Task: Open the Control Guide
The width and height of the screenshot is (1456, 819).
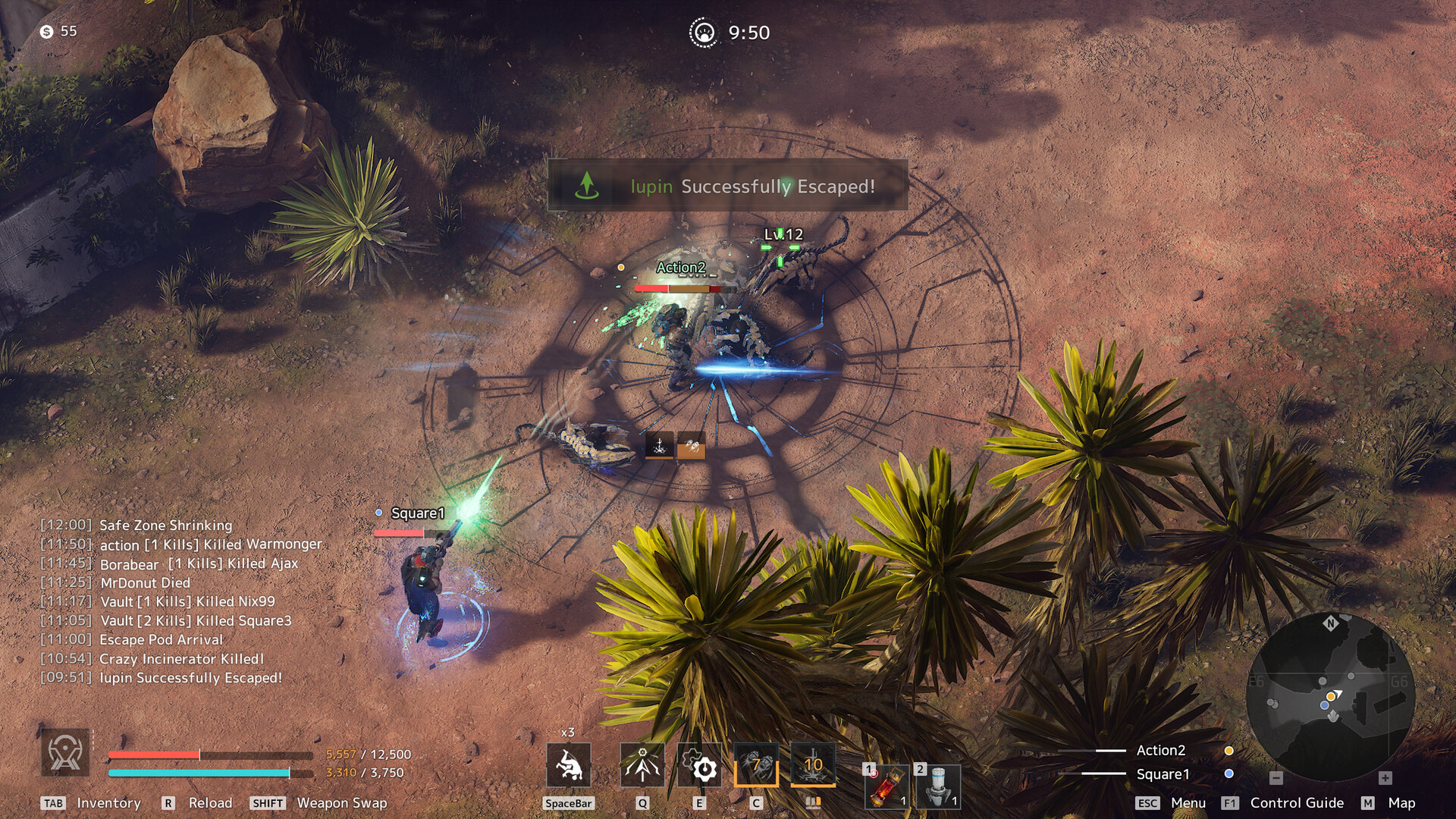Action: [1296, 803]
